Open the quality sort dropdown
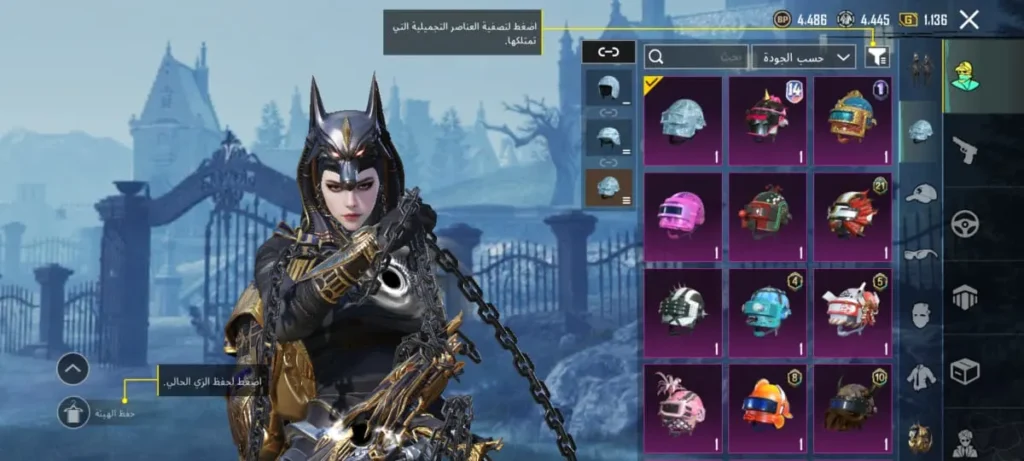Viewport: 1024px width, 461px height. click(x=804, y=57)
